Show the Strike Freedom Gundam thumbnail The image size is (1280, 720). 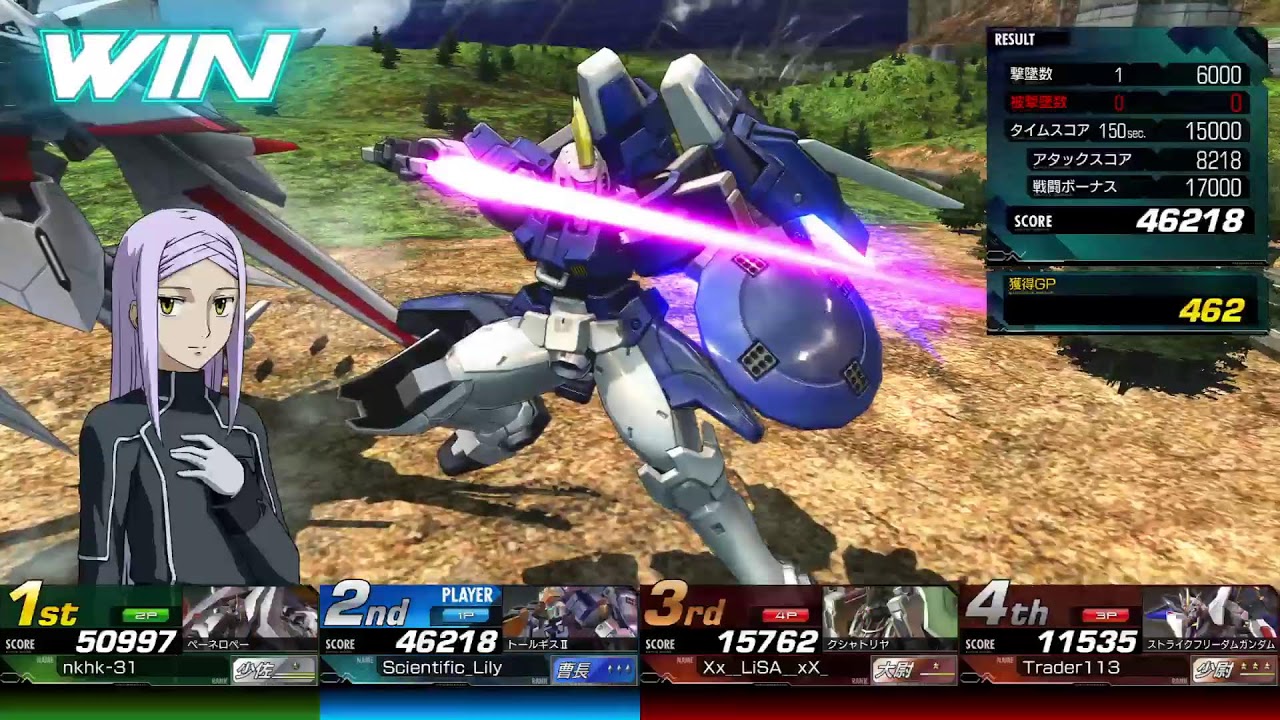coord(1210,612)
